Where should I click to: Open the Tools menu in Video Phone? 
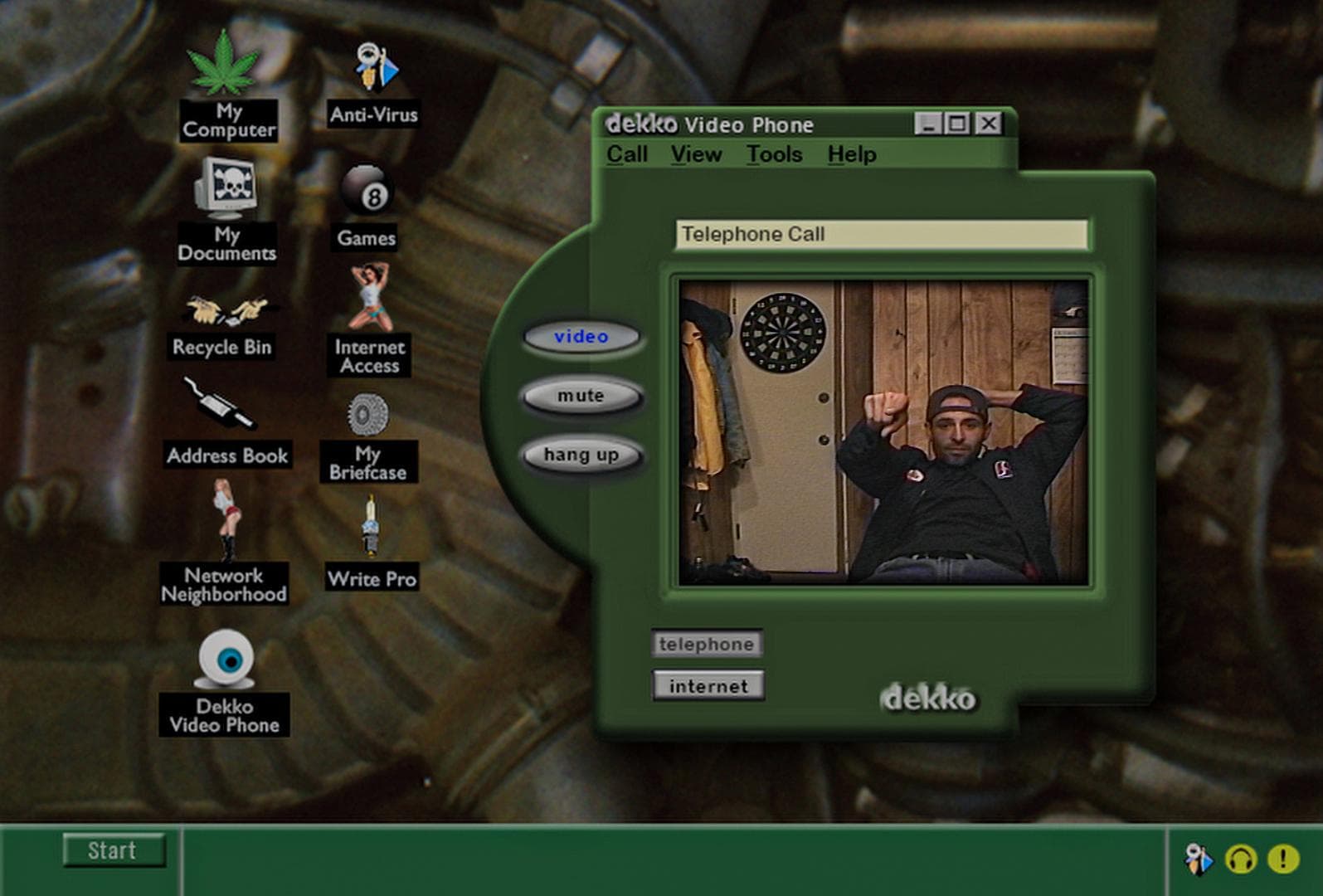(774, 154)
